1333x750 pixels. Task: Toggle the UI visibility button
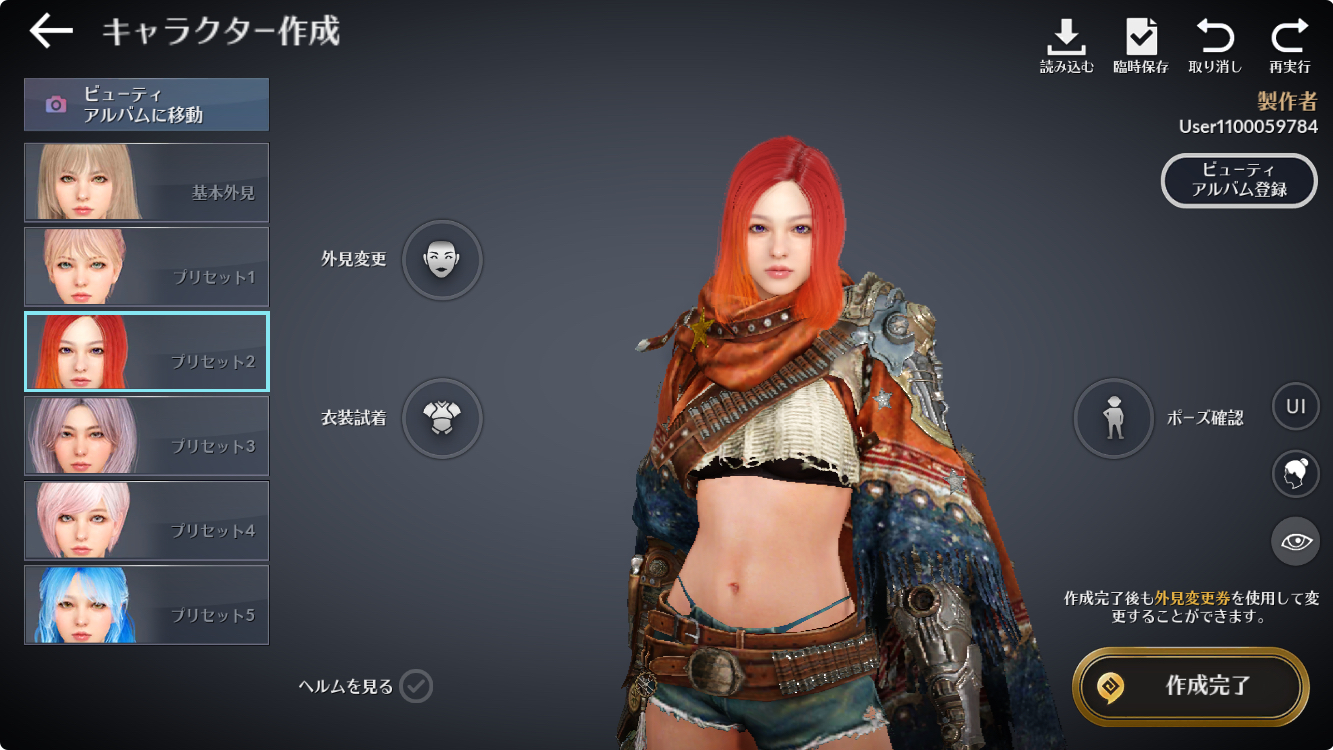pos(1296,406)
